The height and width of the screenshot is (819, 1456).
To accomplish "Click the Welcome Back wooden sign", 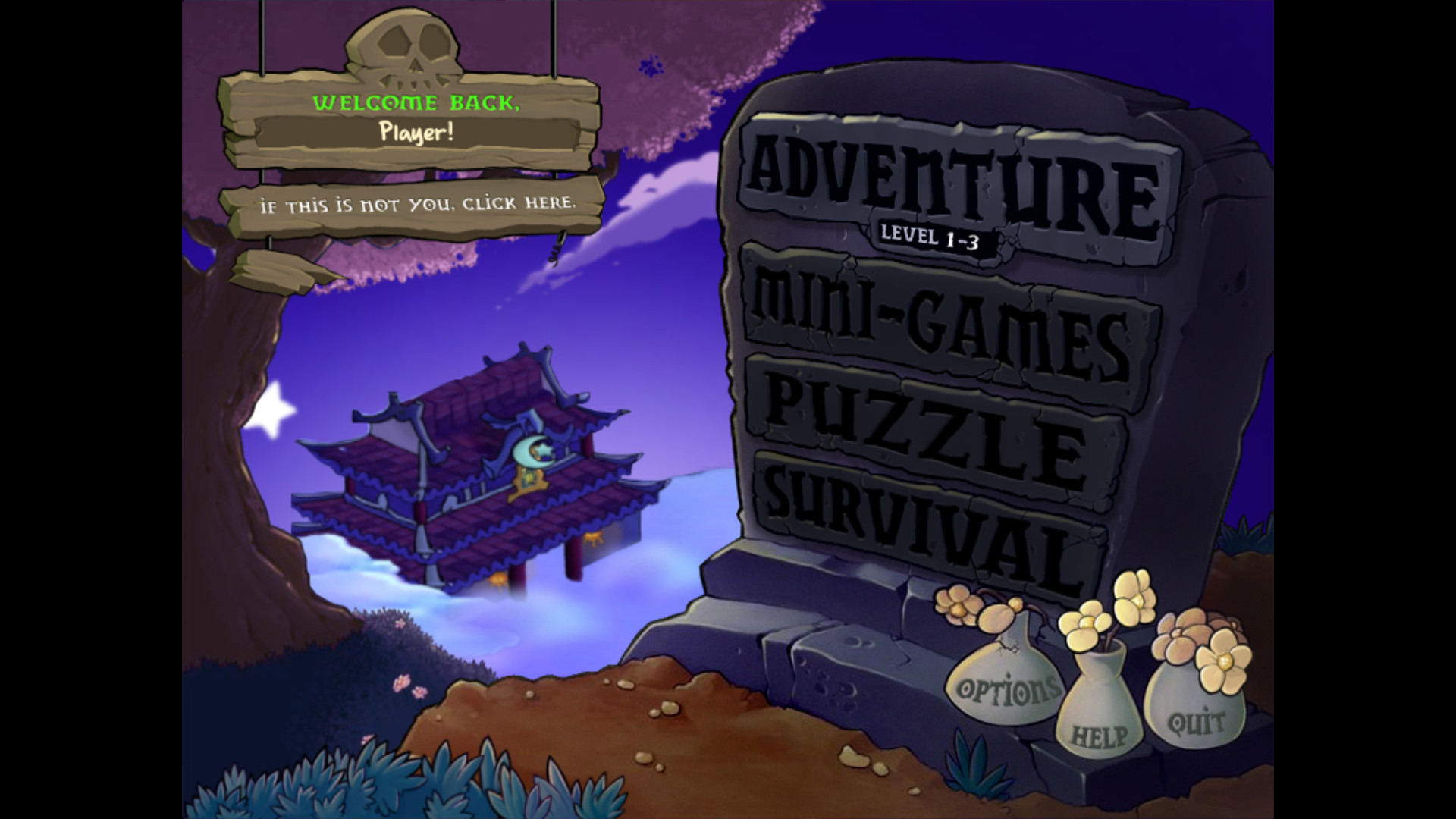I will [x=416, y=104].
